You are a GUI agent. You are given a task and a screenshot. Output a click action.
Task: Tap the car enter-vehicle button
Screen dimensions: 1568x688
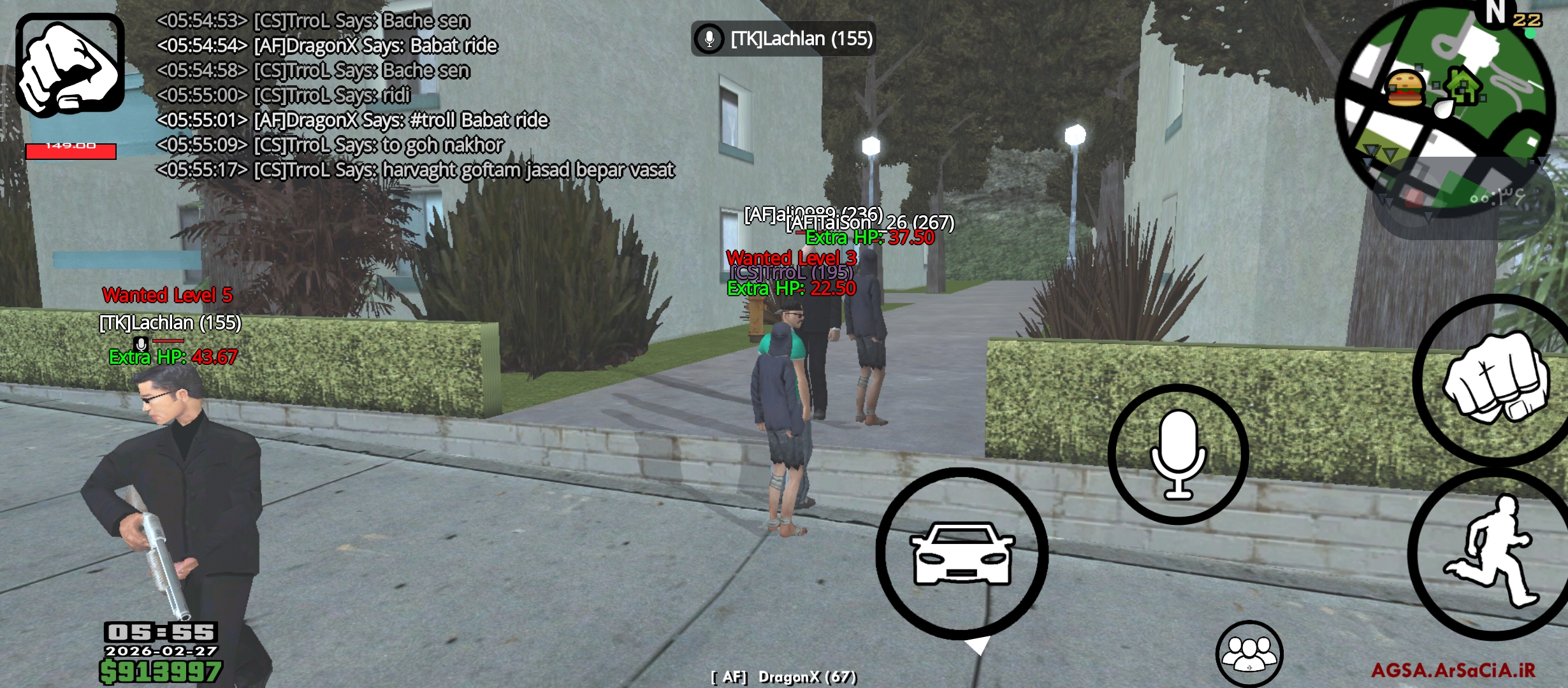tap(962, 553)
